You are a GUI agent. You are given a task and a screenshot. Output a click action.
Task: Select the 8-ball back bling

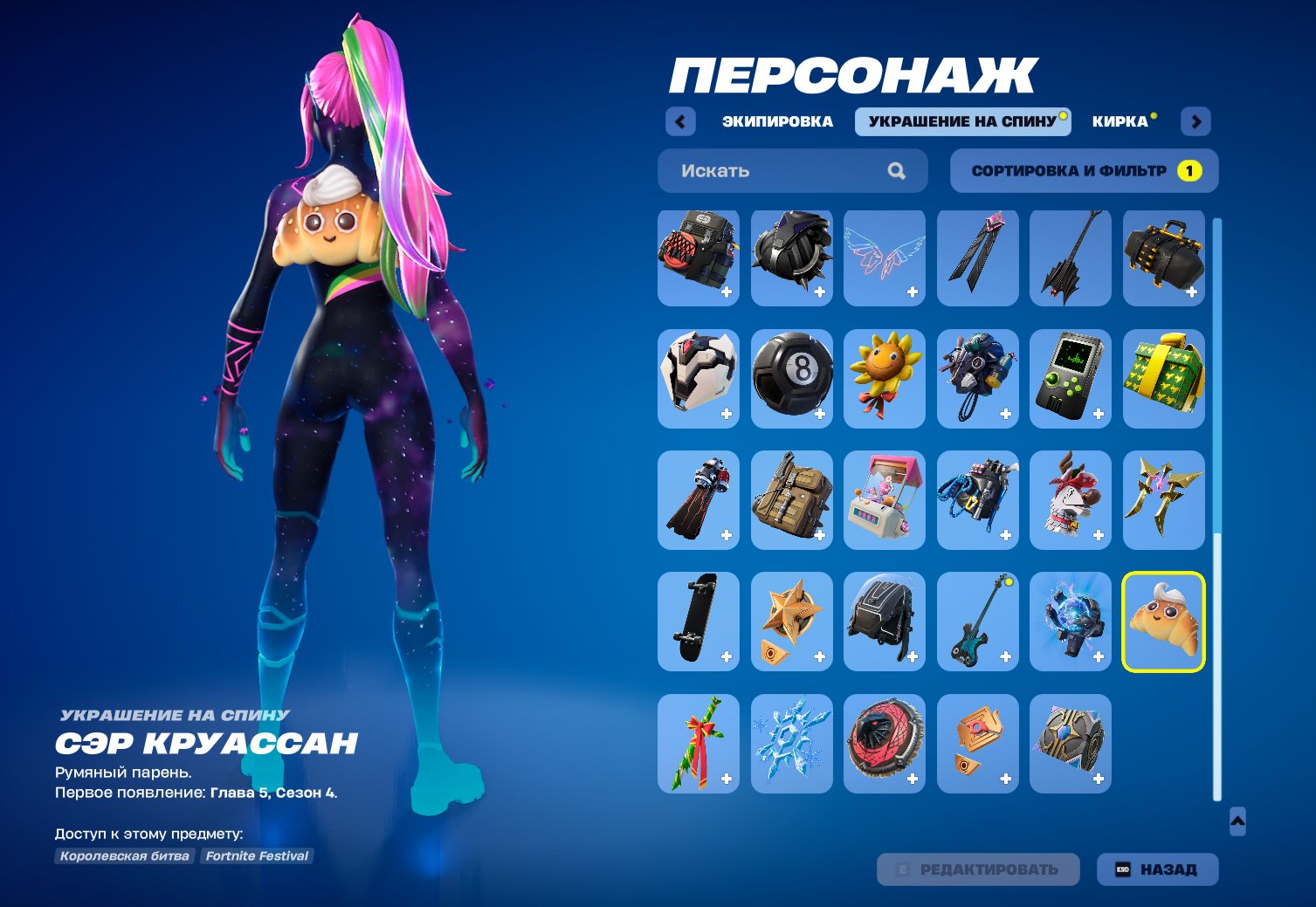(791, 377)
